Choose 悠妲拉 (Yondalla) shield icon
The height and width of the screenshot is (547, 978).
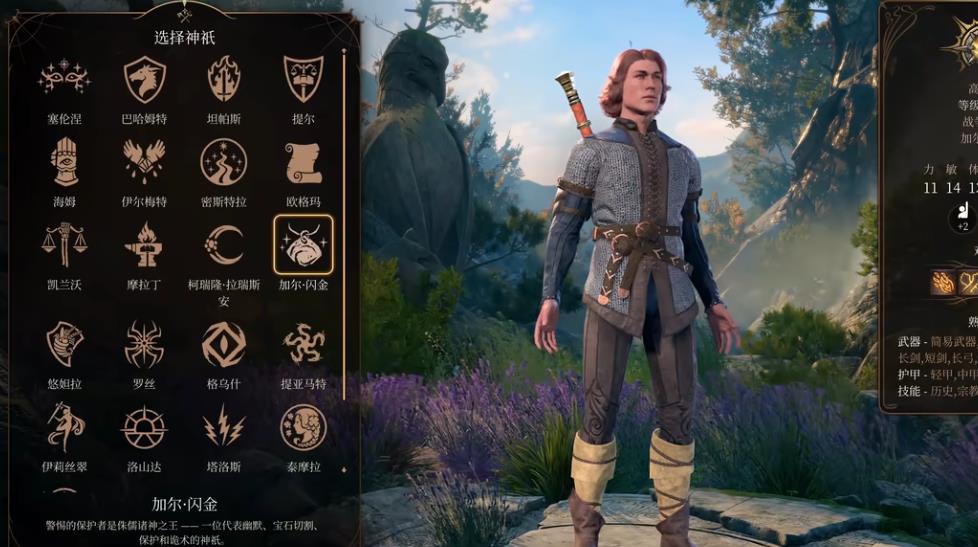[x=64, y=343]
